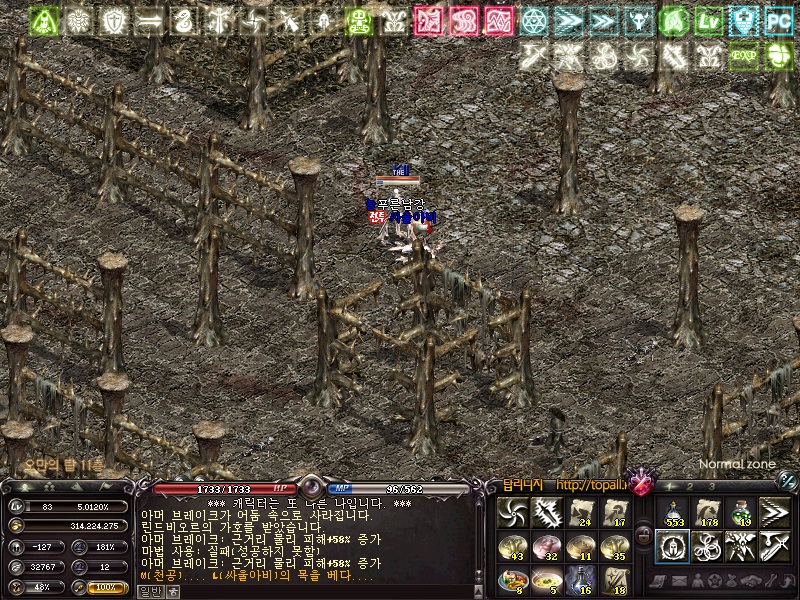Use the spinning pinwheel skill slot

[513, 512]
